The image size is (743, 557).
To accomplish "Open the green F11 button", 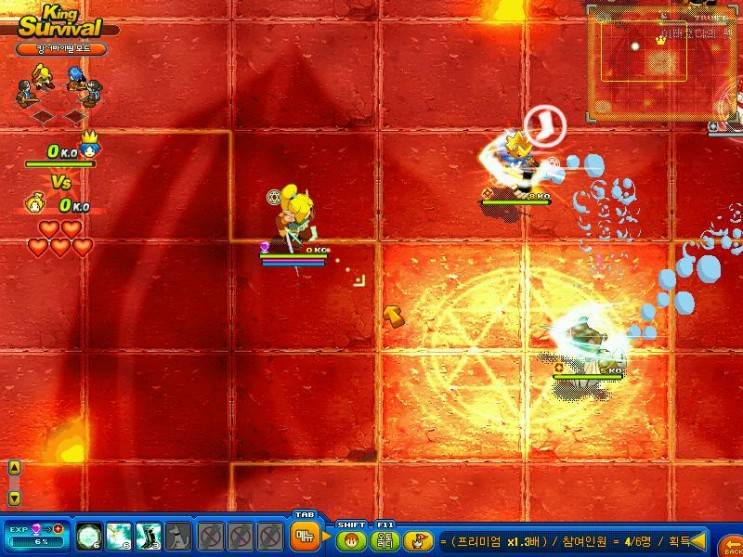I will point(384,541).
